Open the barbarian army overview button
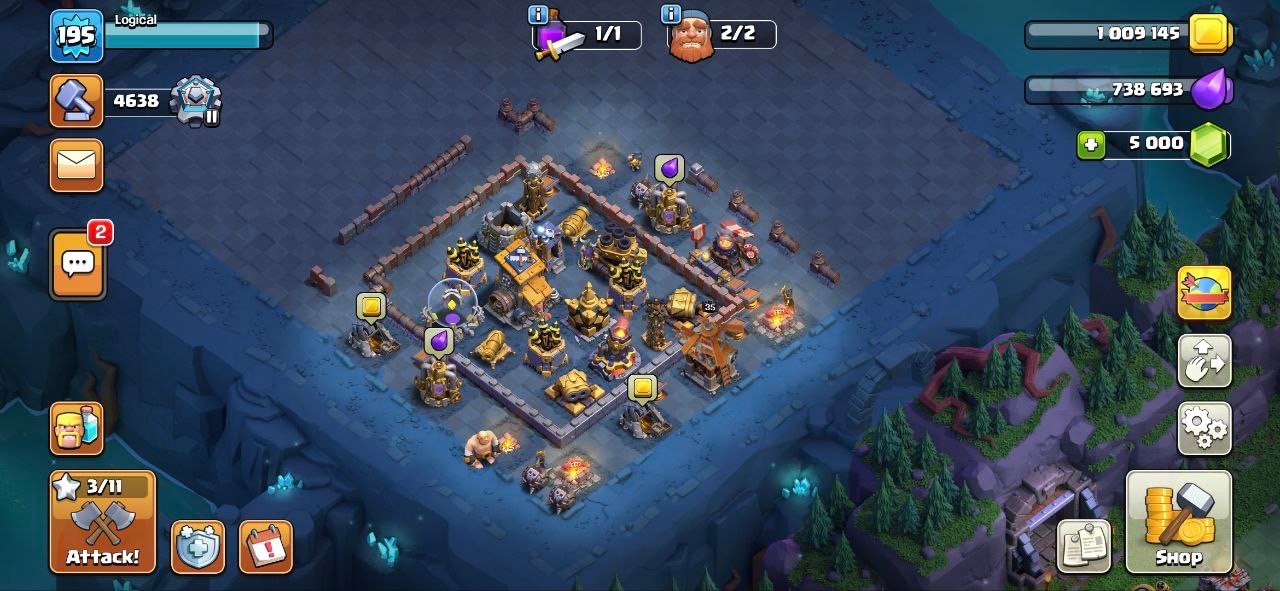Viewport: 1280px width, 591px height. click(x=77, y=428)
